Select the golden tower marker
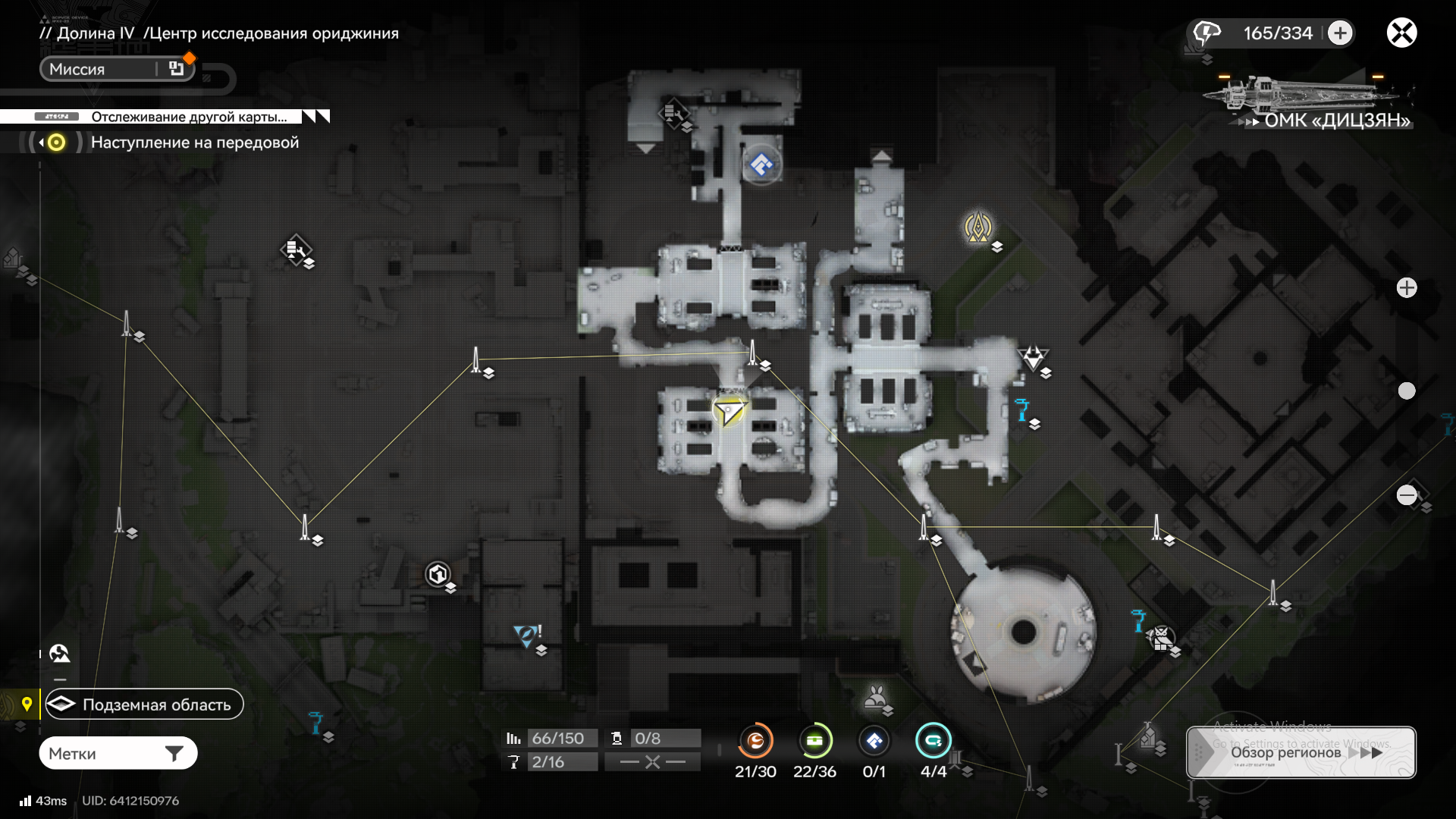 978,227
